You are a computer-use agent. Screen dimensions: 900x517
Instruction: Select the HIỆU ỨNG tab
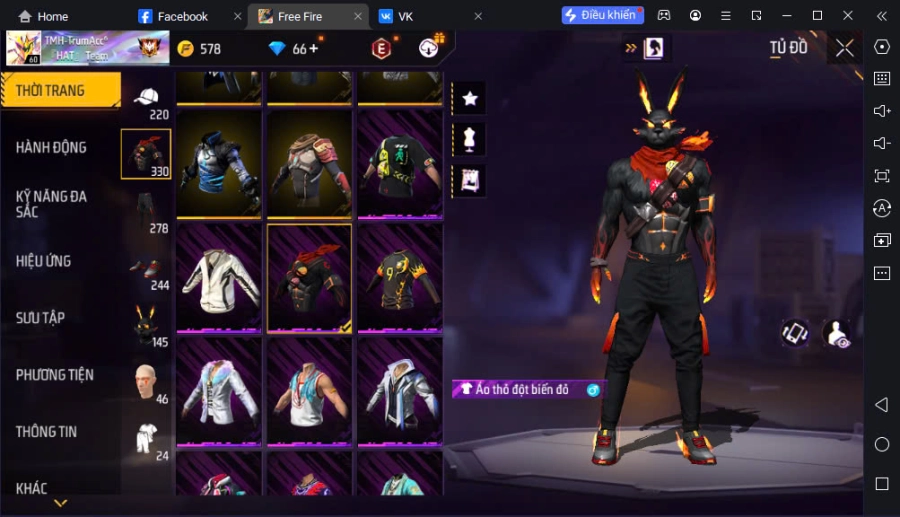click(x=44, y=261)
